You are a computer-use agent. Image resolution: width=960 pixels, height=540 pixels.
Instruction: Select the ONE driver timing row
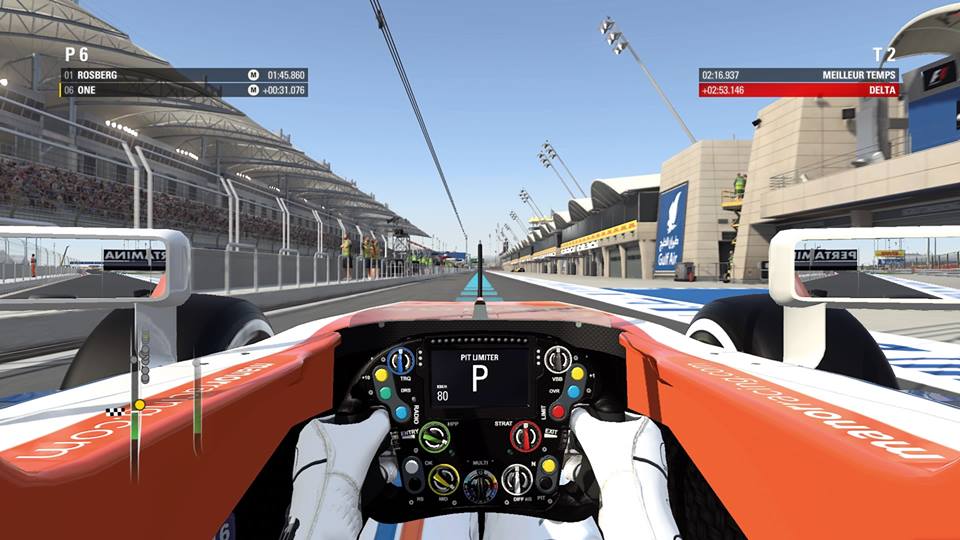coord(184,90)
